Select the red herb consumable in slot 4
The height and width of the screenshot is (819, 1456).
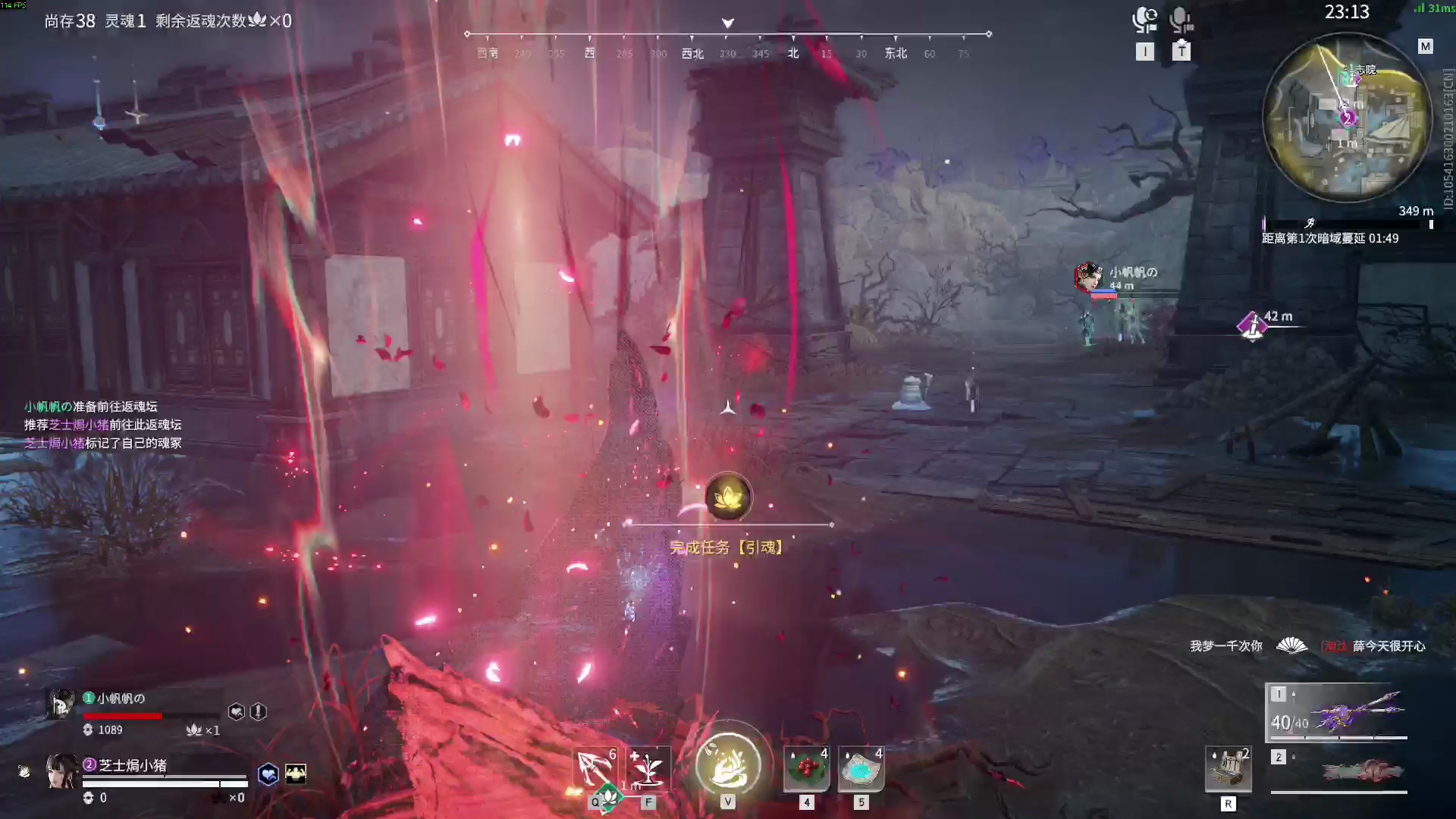coord(805,767)
